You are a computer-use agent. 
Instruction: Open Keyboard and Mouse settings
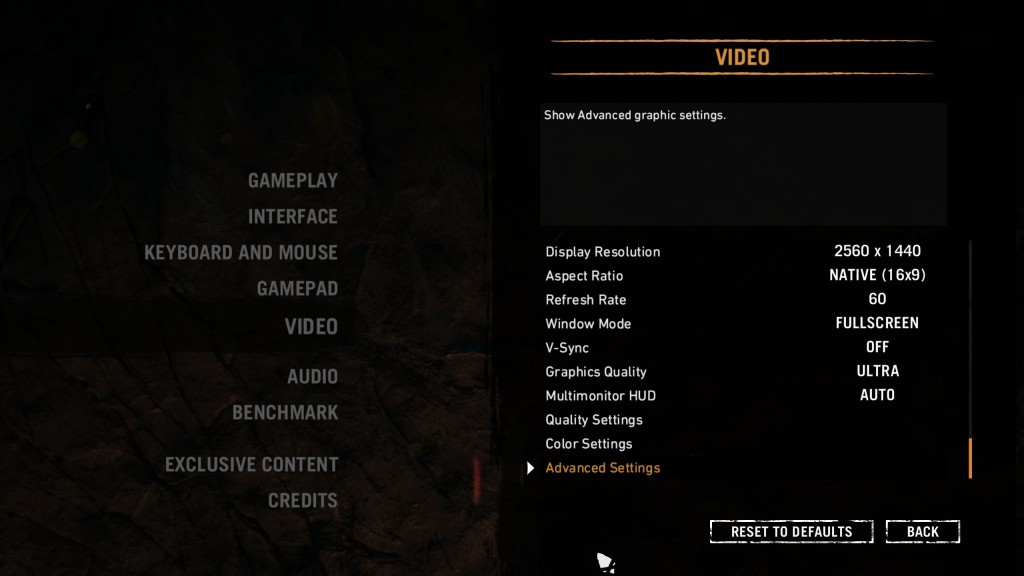click(241, 253)
